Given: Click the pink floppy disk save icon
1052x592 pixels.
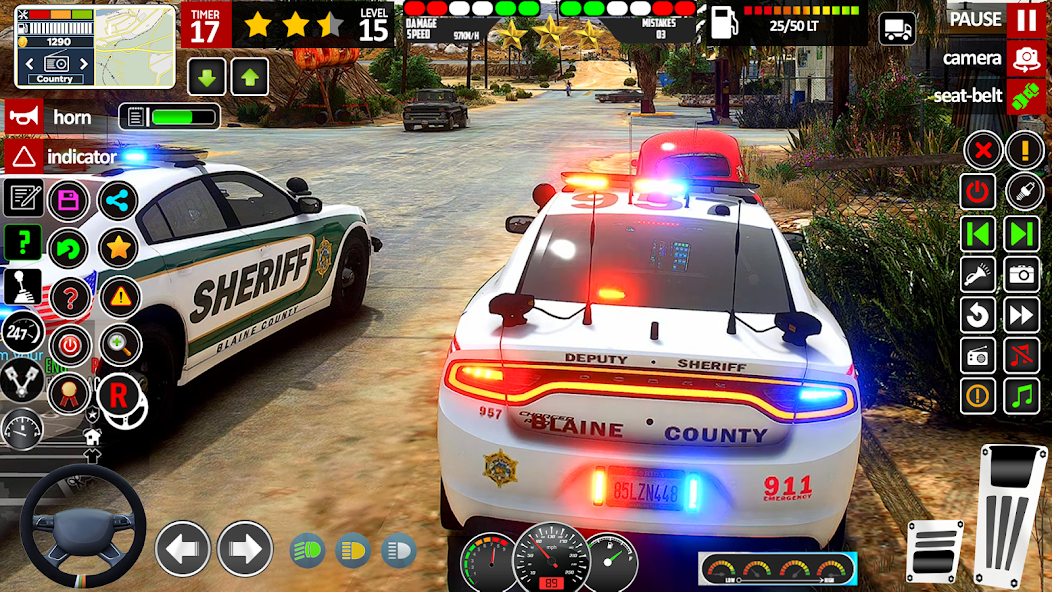Looking at the screenshot, I should pyautogui.click(x=69, y=200).
